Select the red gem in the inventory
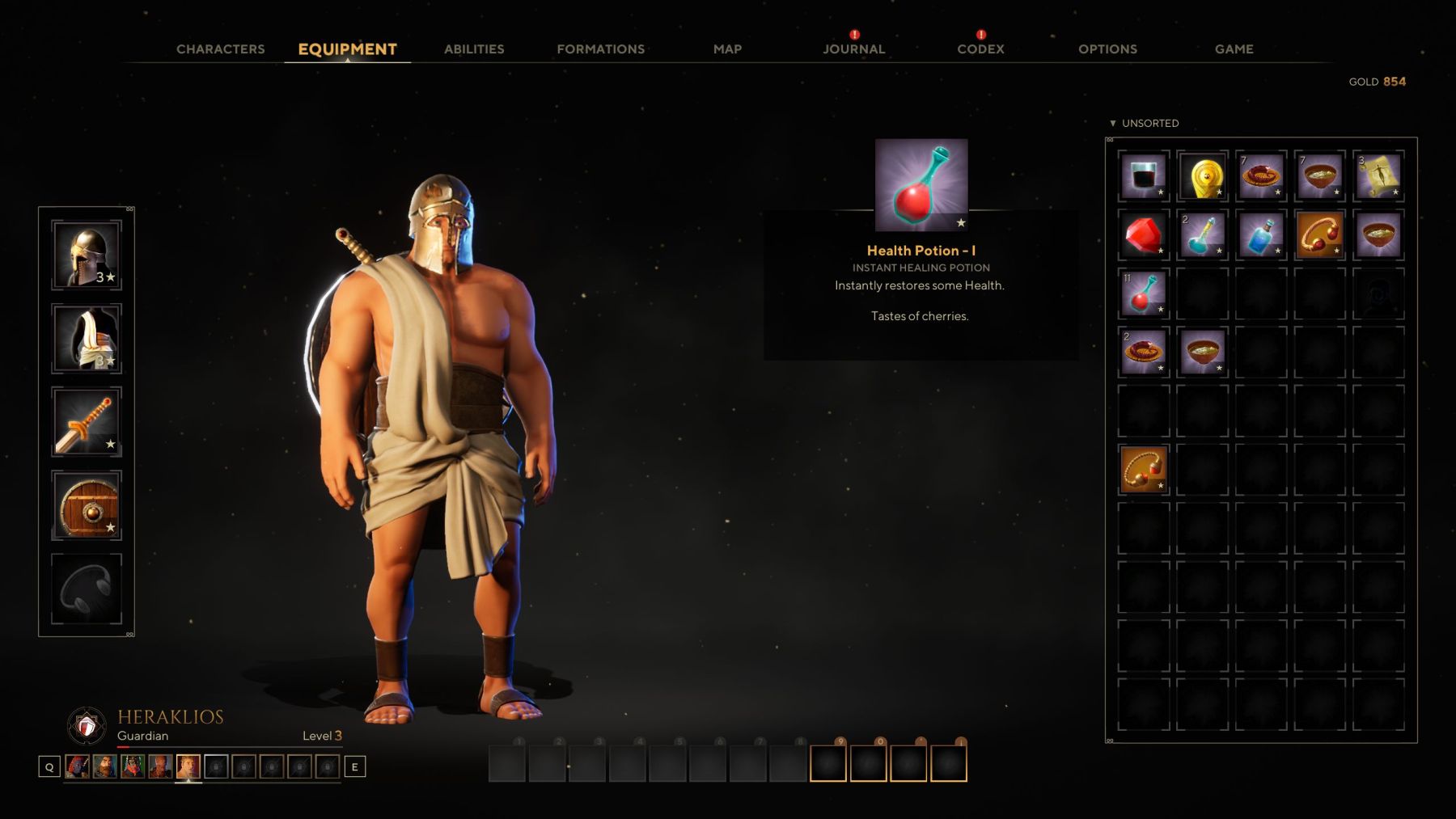The image size is (1456, 819). pyautogui.click(x=1143, y=234)
